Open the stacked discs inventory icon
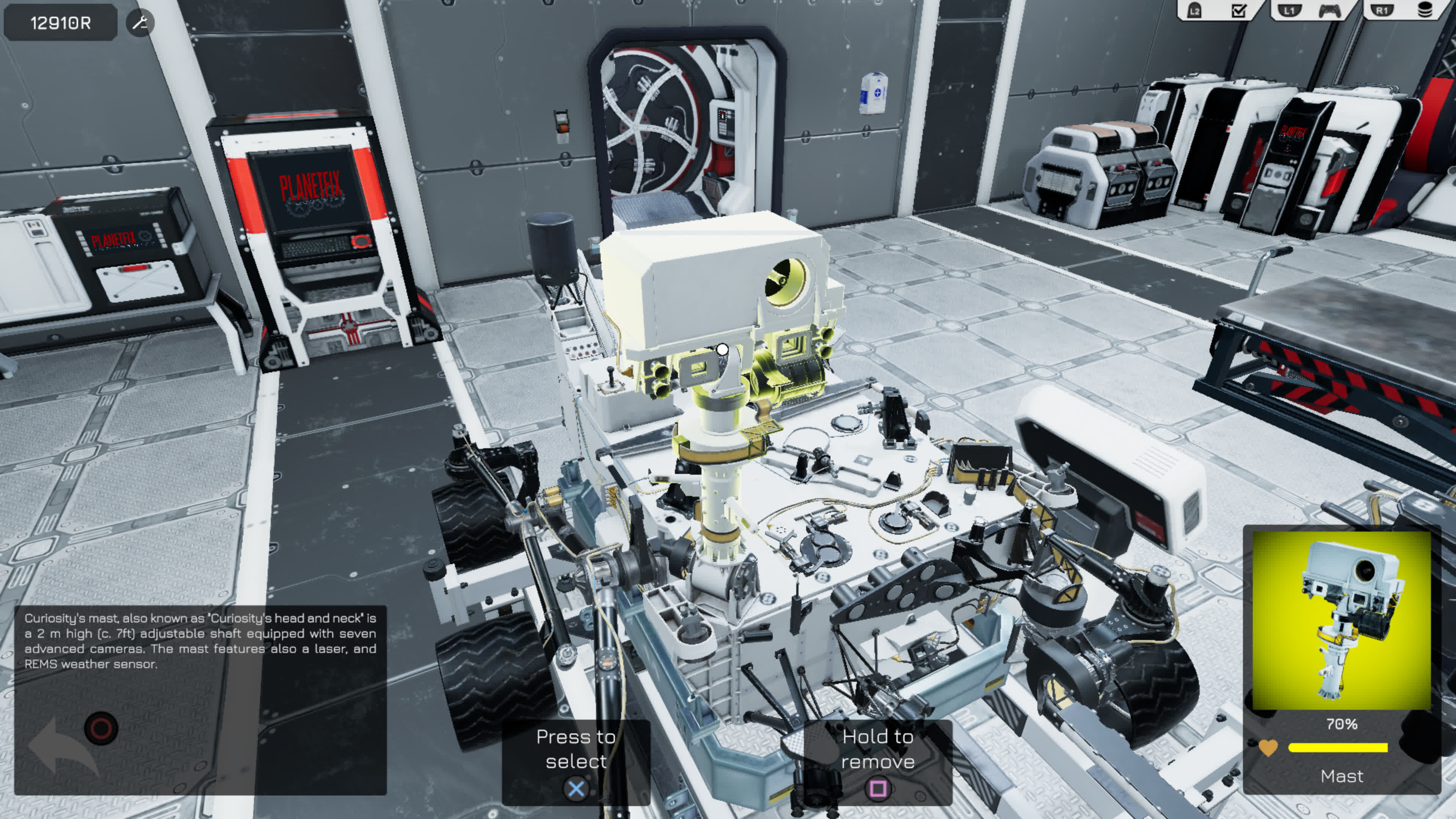The height and width of the screenshot is (819, 1456). pos(1426,11)
